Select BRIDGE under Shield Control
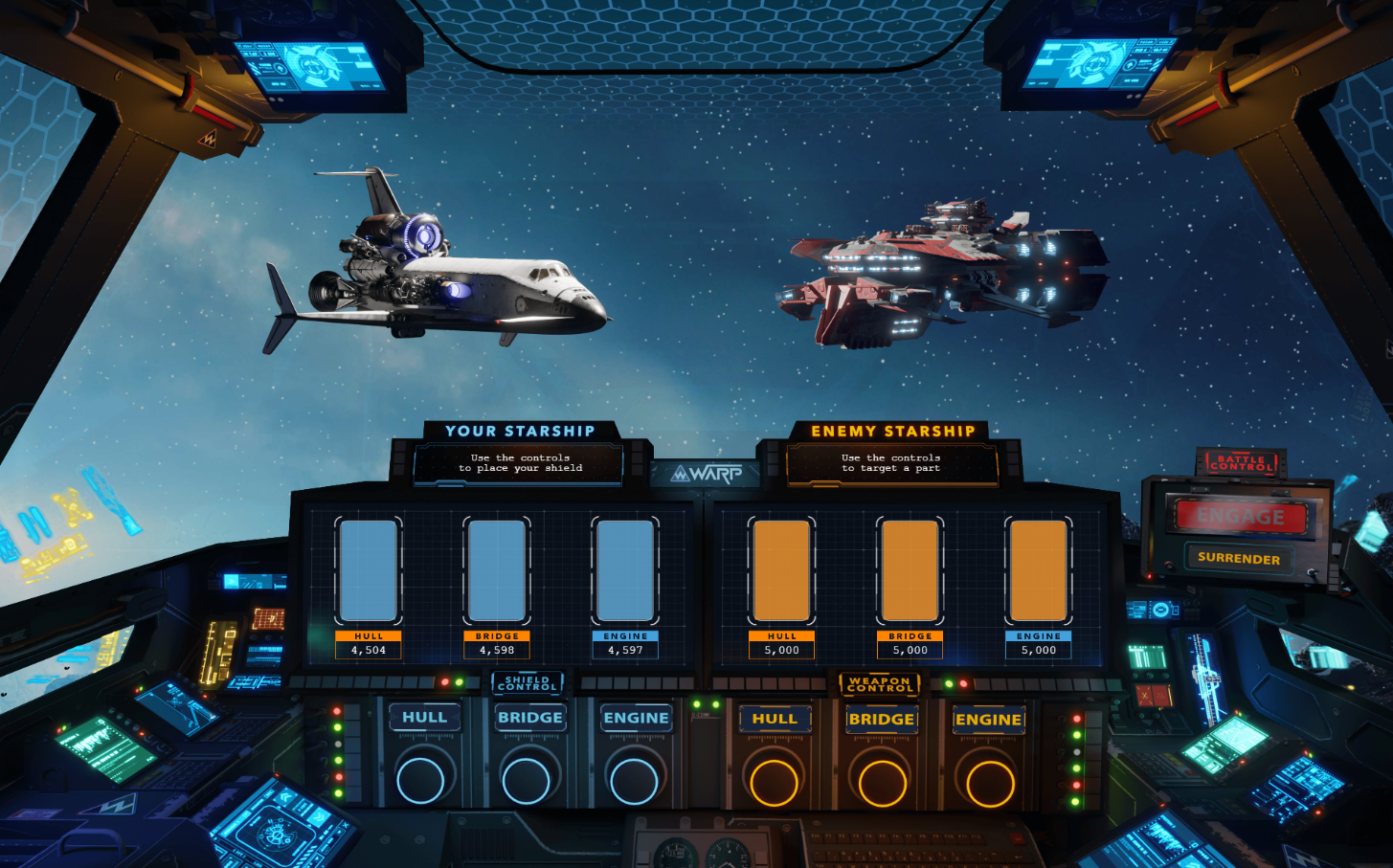Viewport: 1393px width, 868px height. pyautogui.click(x=529, y=718)
